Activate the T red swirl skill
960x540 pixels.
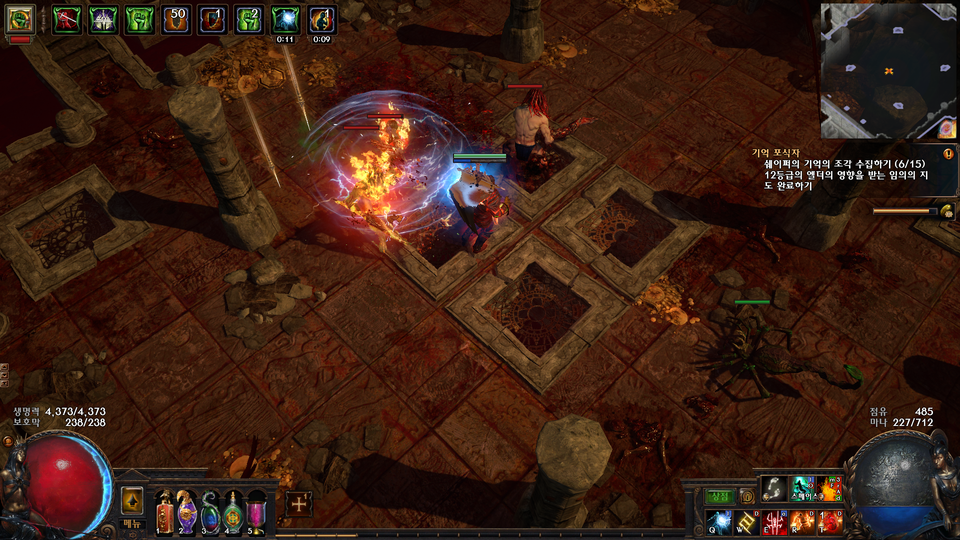point(830,521)
